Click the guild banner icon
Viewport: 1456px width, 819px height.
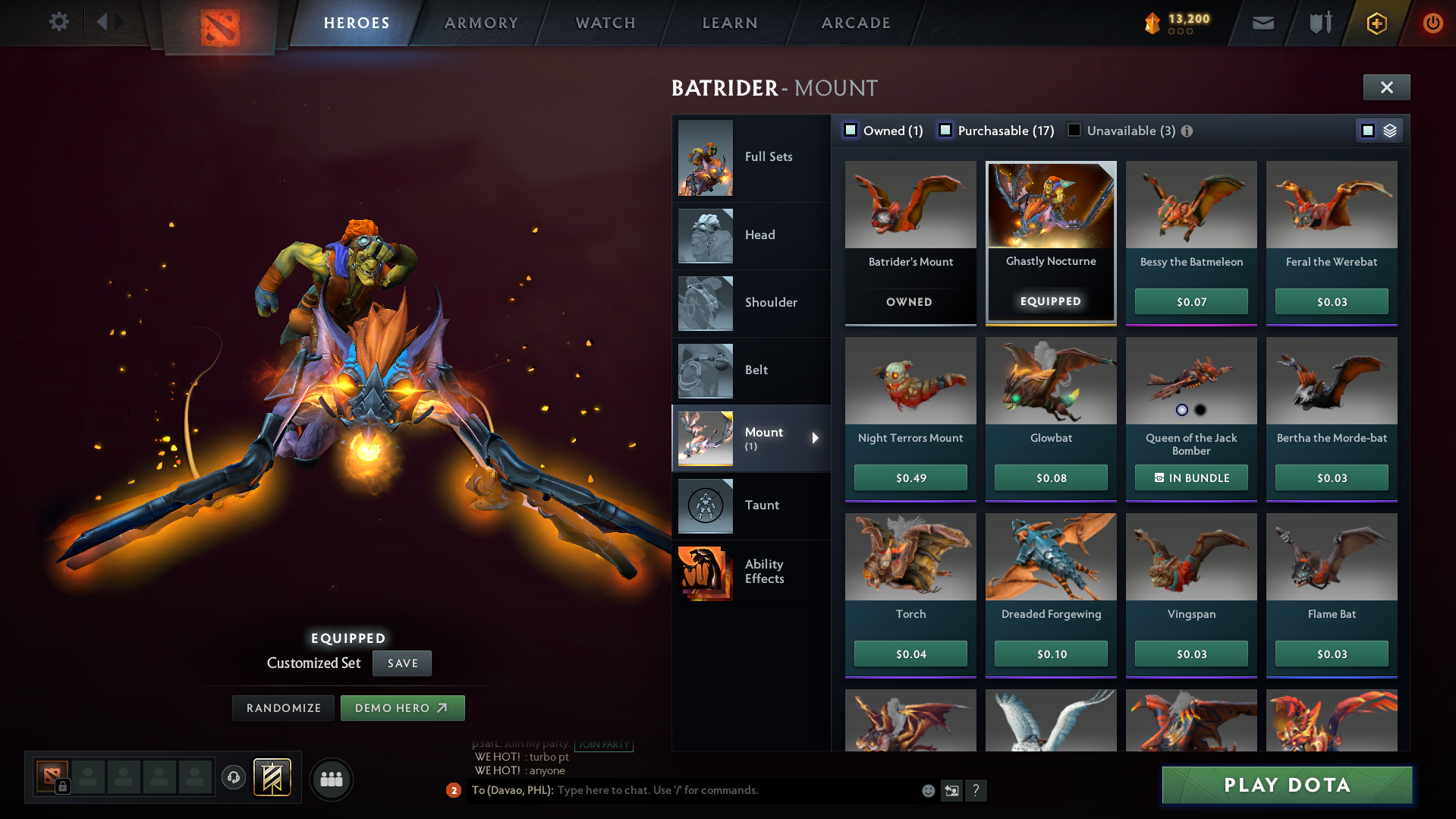coord(271,778)
